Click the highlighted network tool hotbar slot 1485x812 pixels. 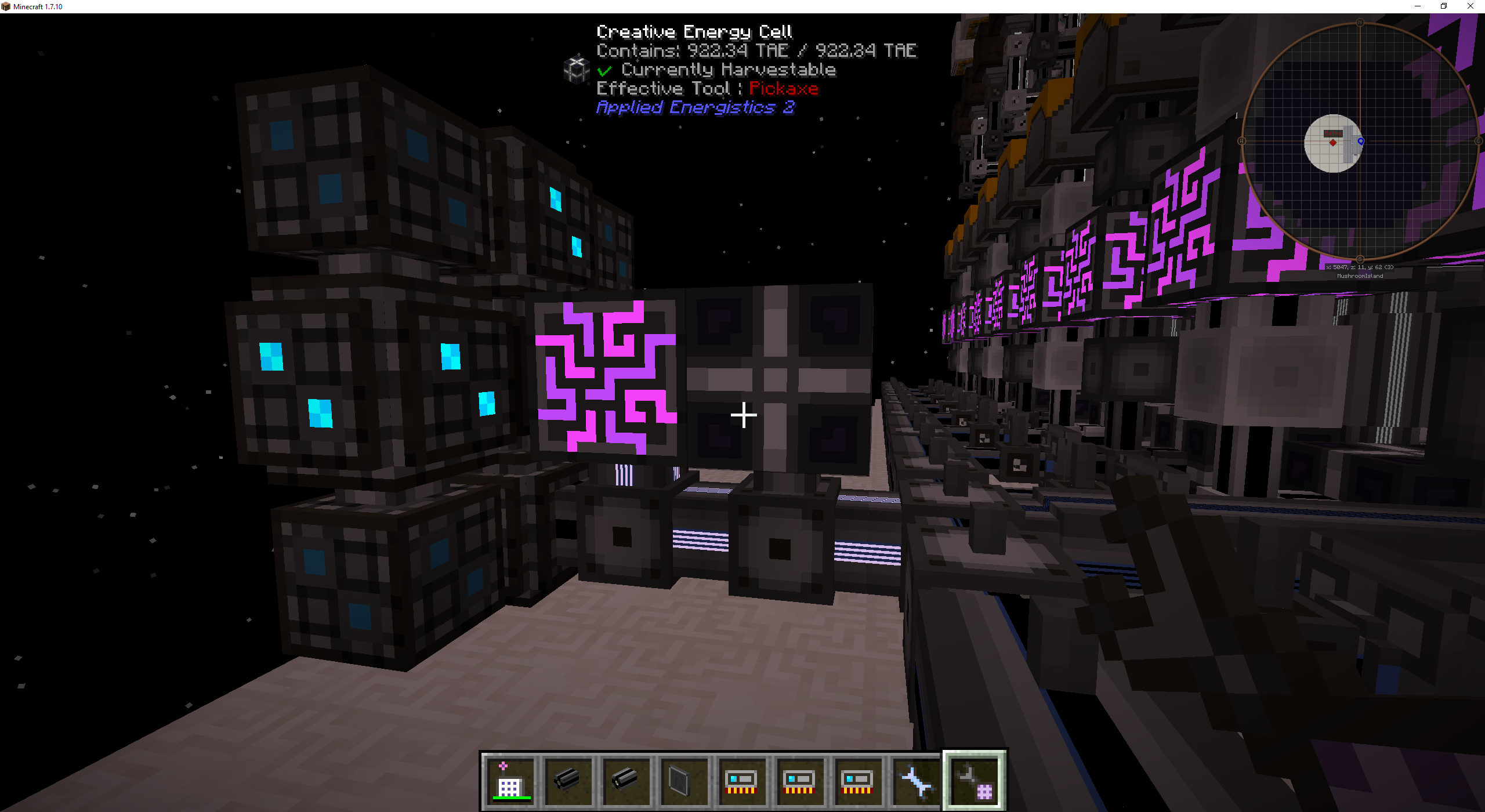pos(974,781)
